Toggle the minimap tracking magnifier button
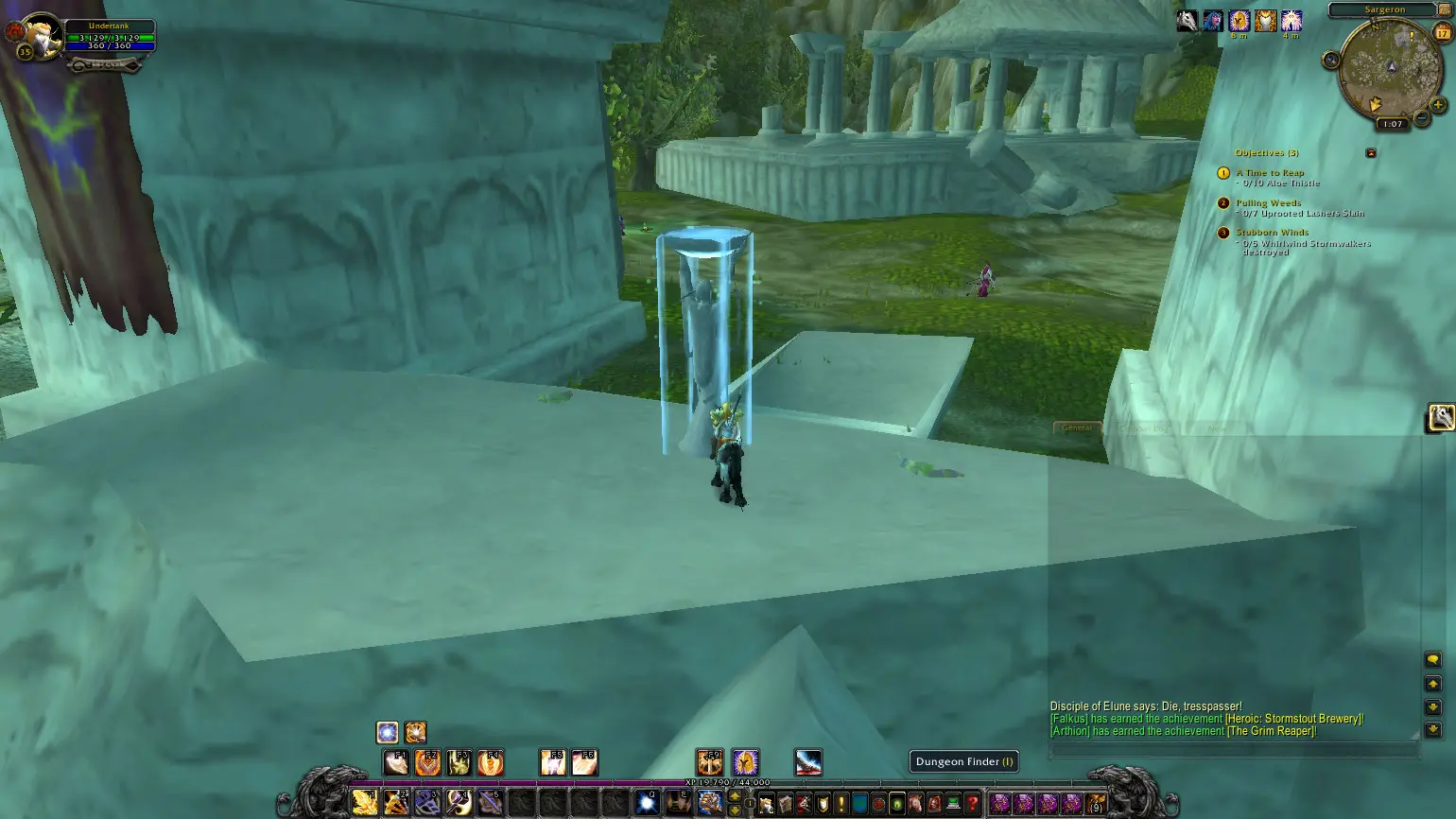This screenshot has width=1456, height=819. pyautogui.click(x=1331, y=60)
